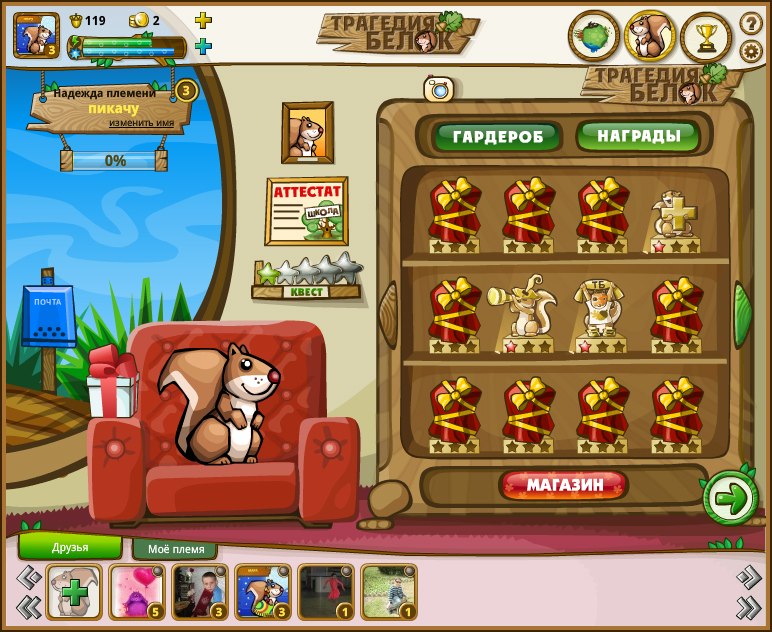The width and height of the screenshot is (772, 632).
Task: Select the Друзья friends tab
Action: tap(70, 547)
